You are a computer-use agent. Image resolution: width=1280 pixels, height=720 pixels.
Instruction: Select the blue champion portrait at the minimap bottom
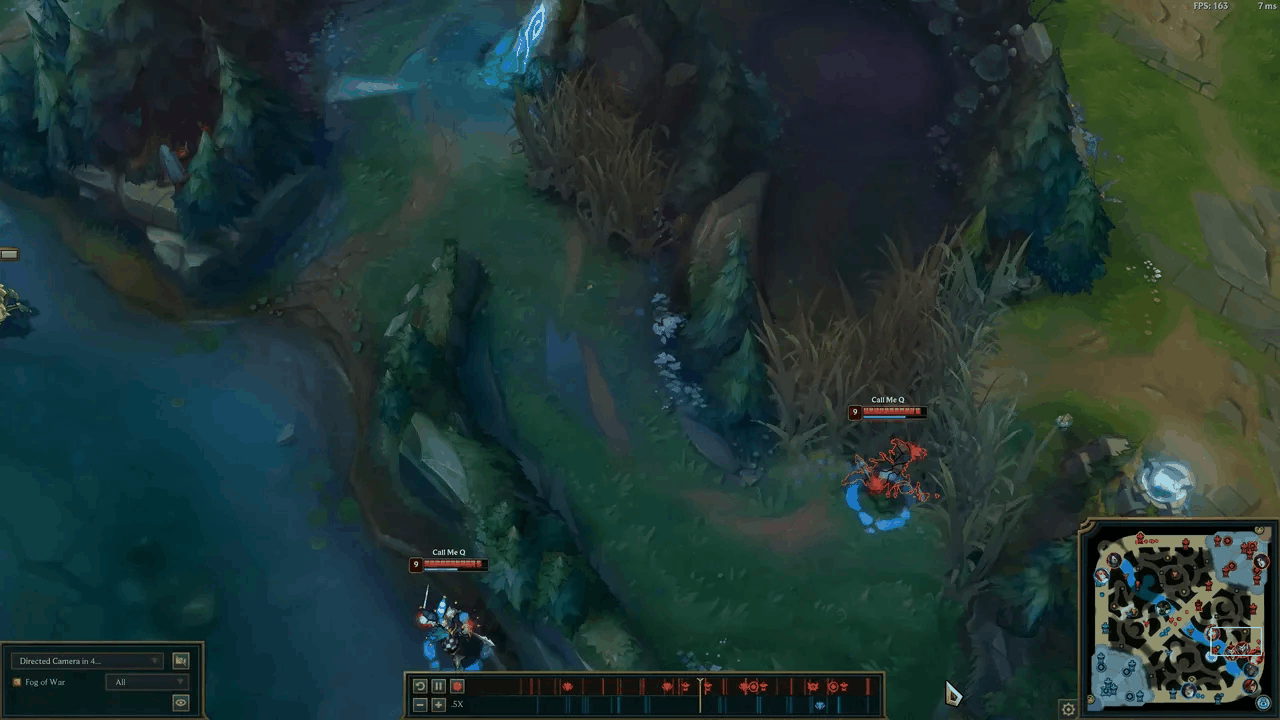click(1188, 691)
